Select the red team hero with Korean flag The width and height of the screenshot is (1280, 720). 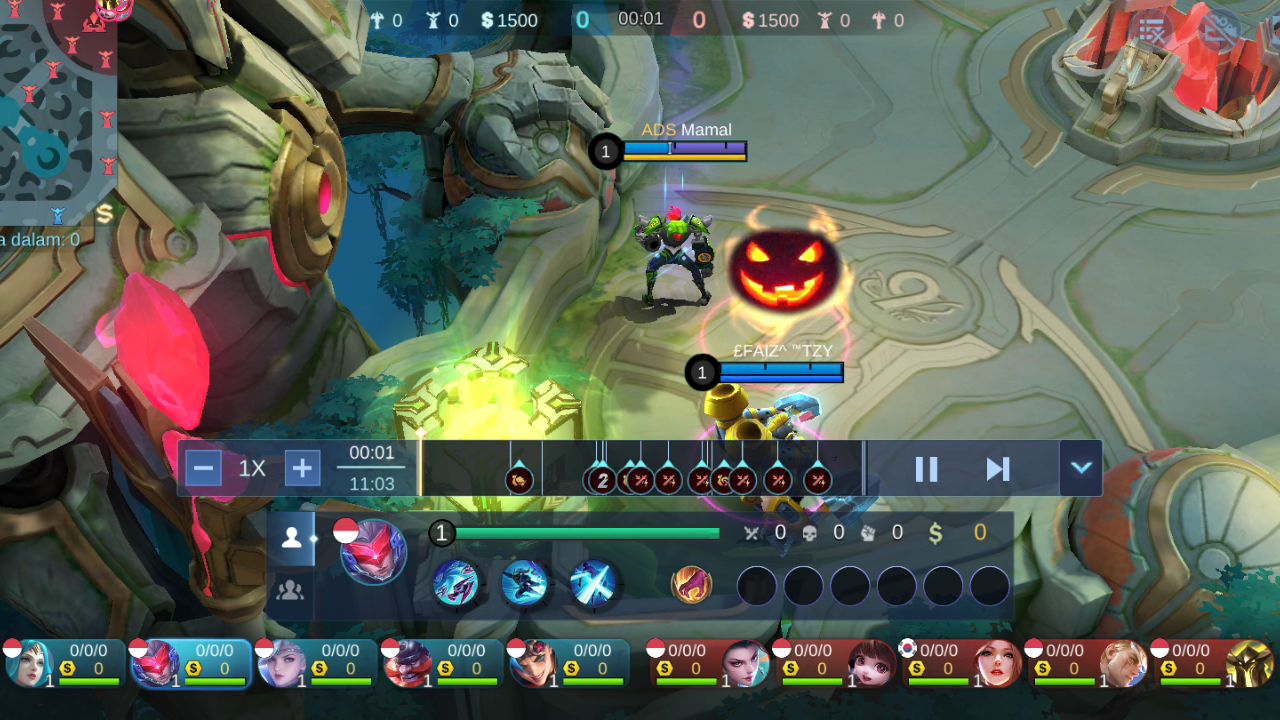pyautogui.click(x=964, y=663)
